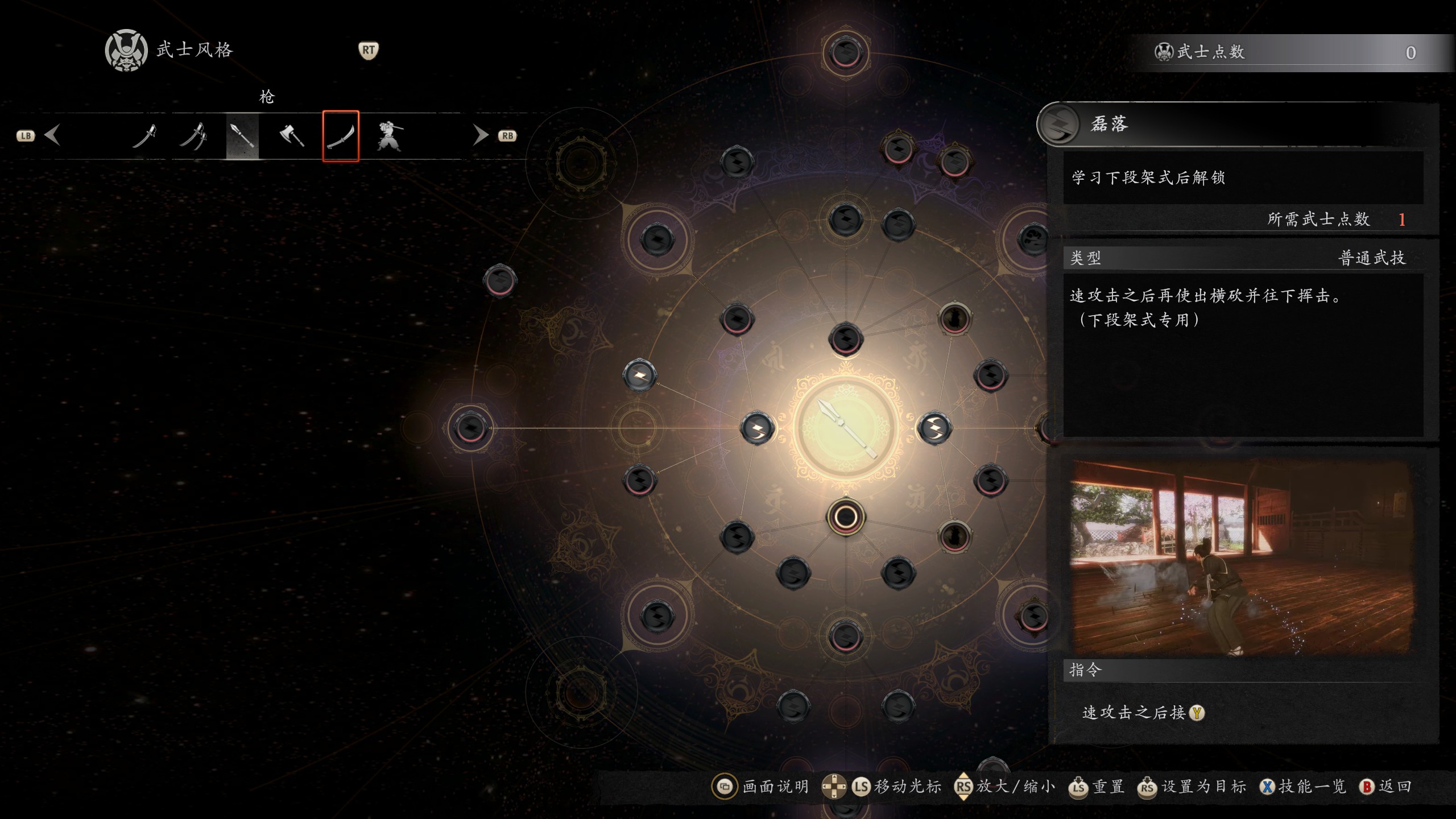1456x819 pixels.
Task: Select the skill node at the very top
Action: [x=846, y=53]
